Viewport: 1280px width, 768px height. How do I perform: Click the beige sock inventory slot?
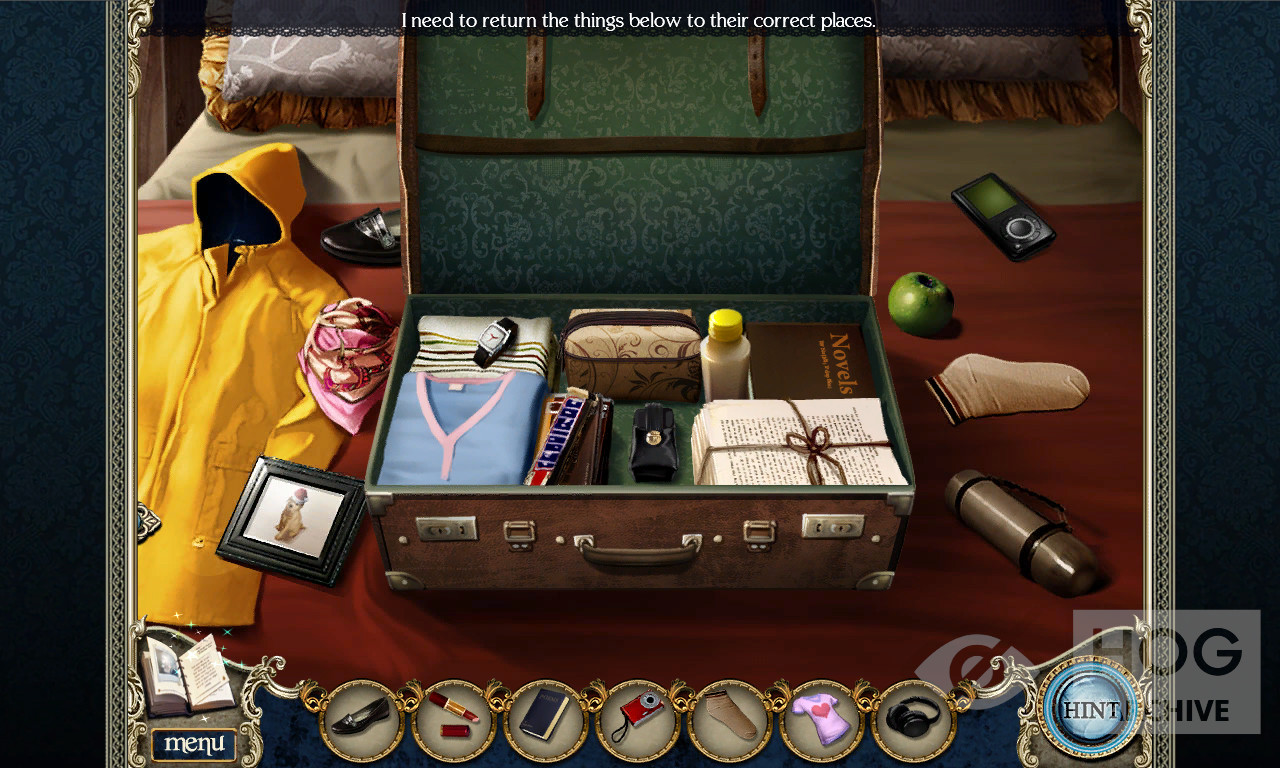729,717
